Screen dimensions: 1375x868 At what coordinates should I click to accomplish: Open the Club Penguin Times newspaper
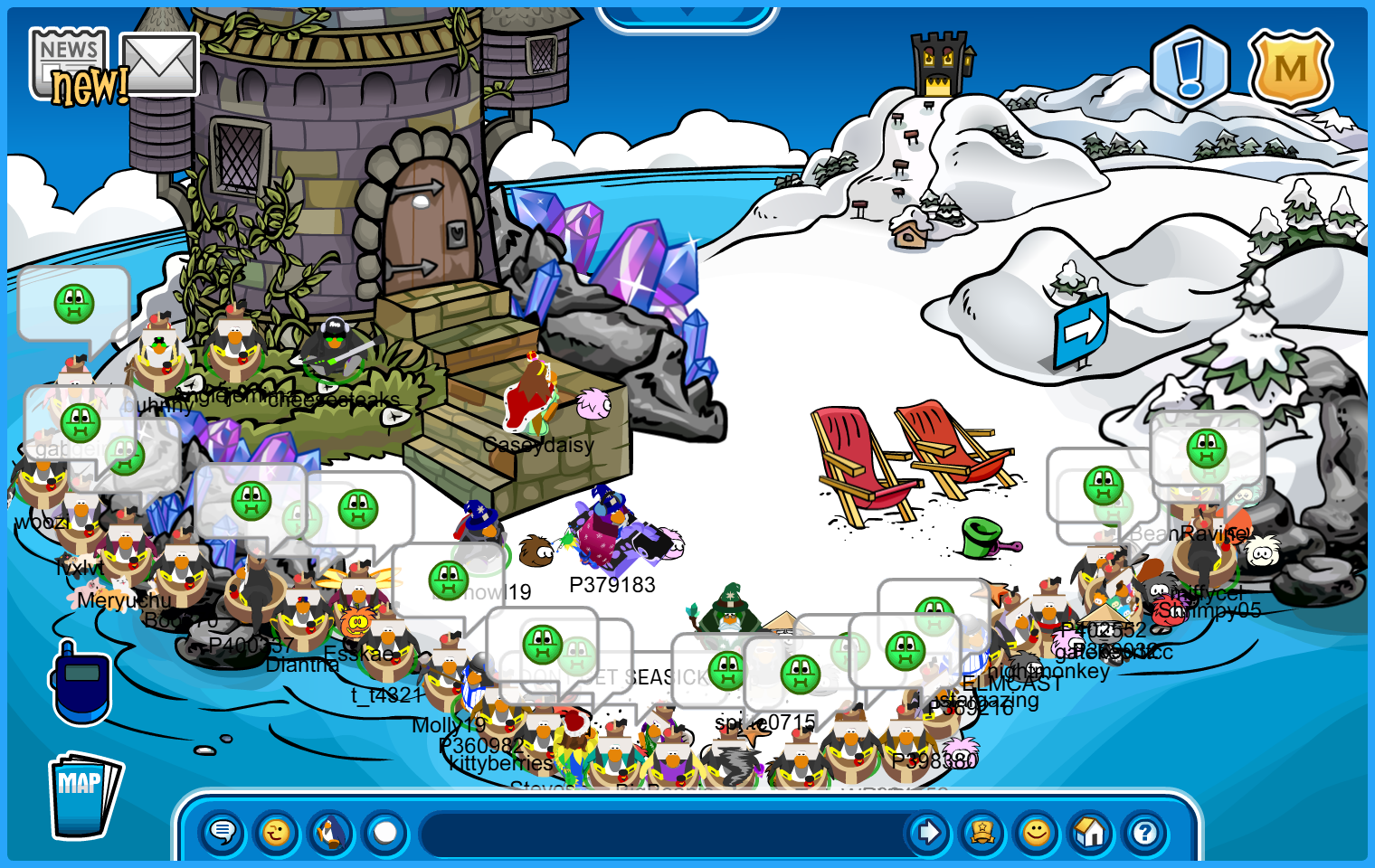coord(69,61)
